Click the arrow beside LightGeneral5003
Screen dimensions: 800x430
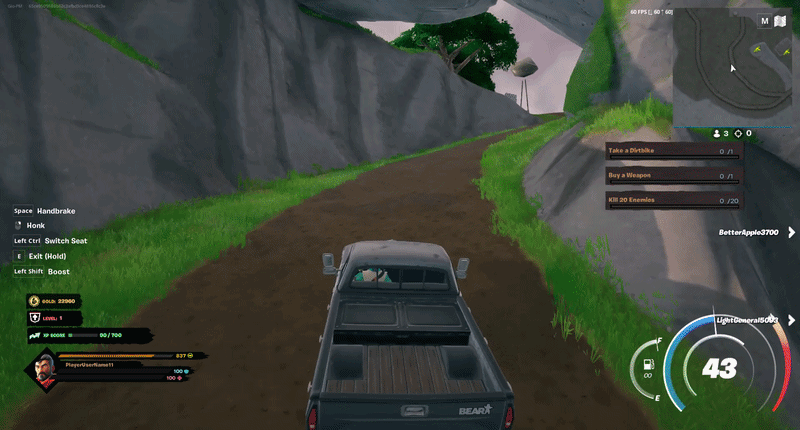click(x=791, y=320)
